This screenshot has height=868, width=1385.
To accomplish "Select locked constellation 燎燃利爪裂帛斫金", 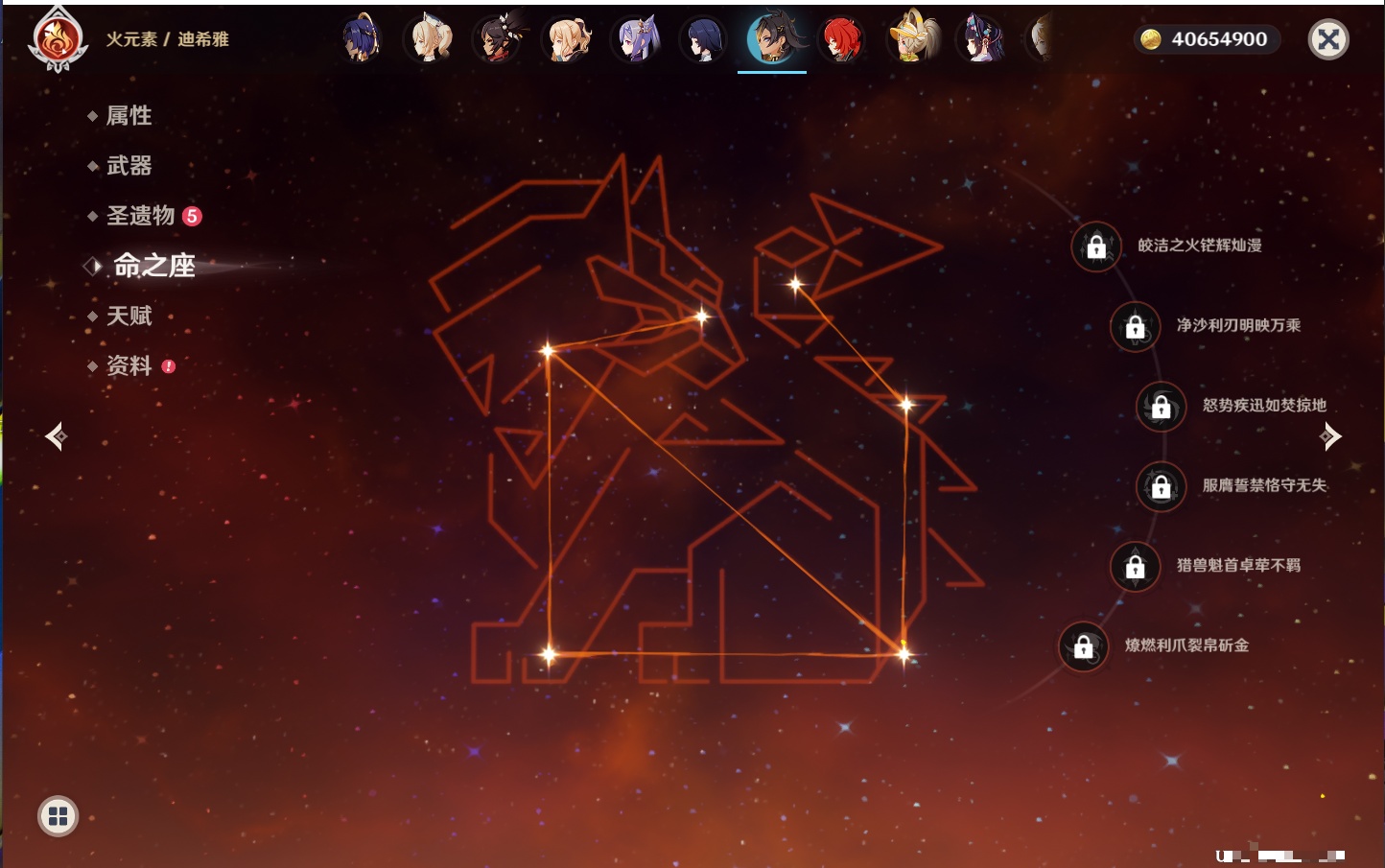I will pos(1083,646).
